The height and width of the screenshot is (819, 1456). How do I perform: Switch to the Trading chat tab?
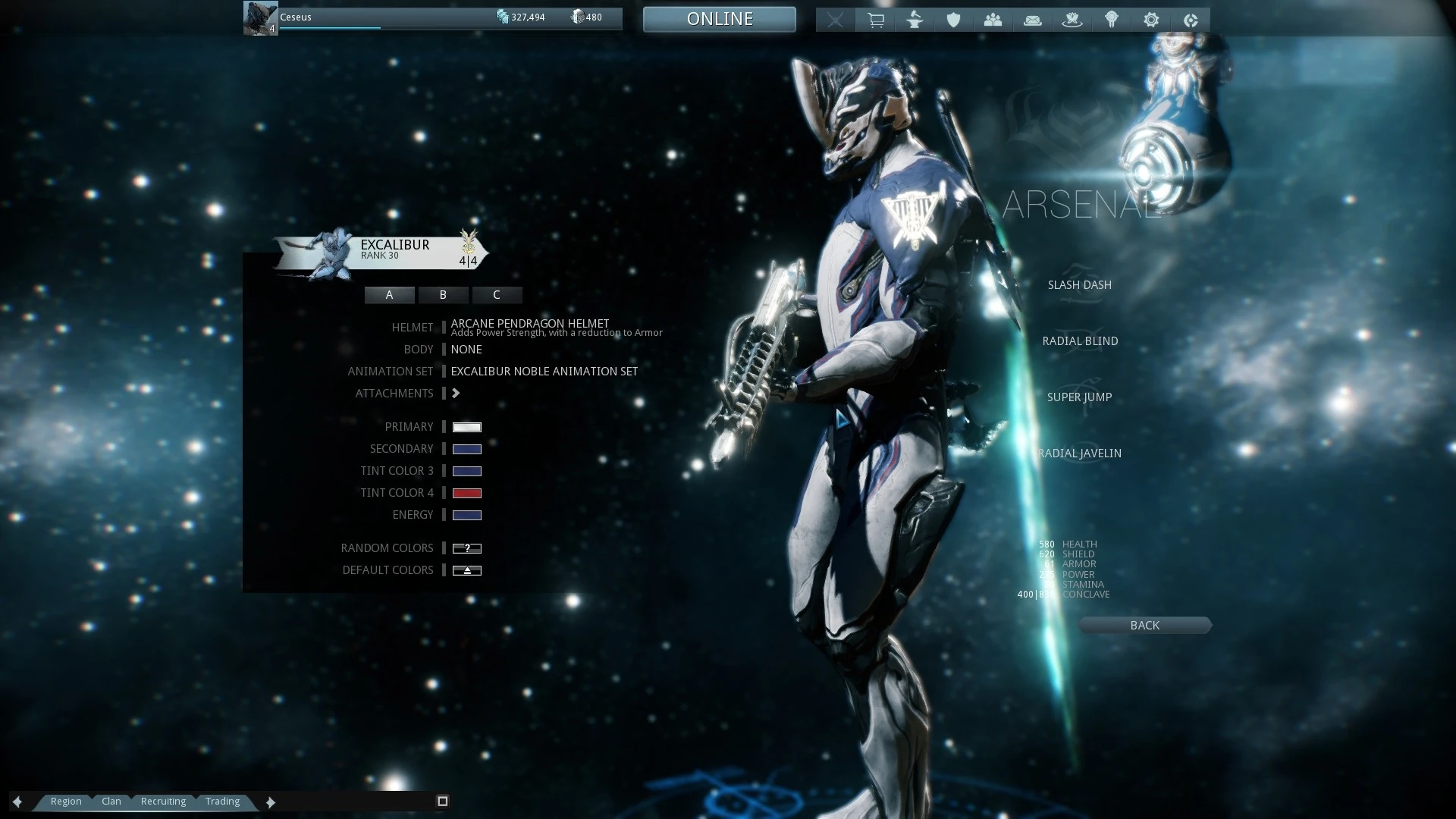tap(222, 801)
